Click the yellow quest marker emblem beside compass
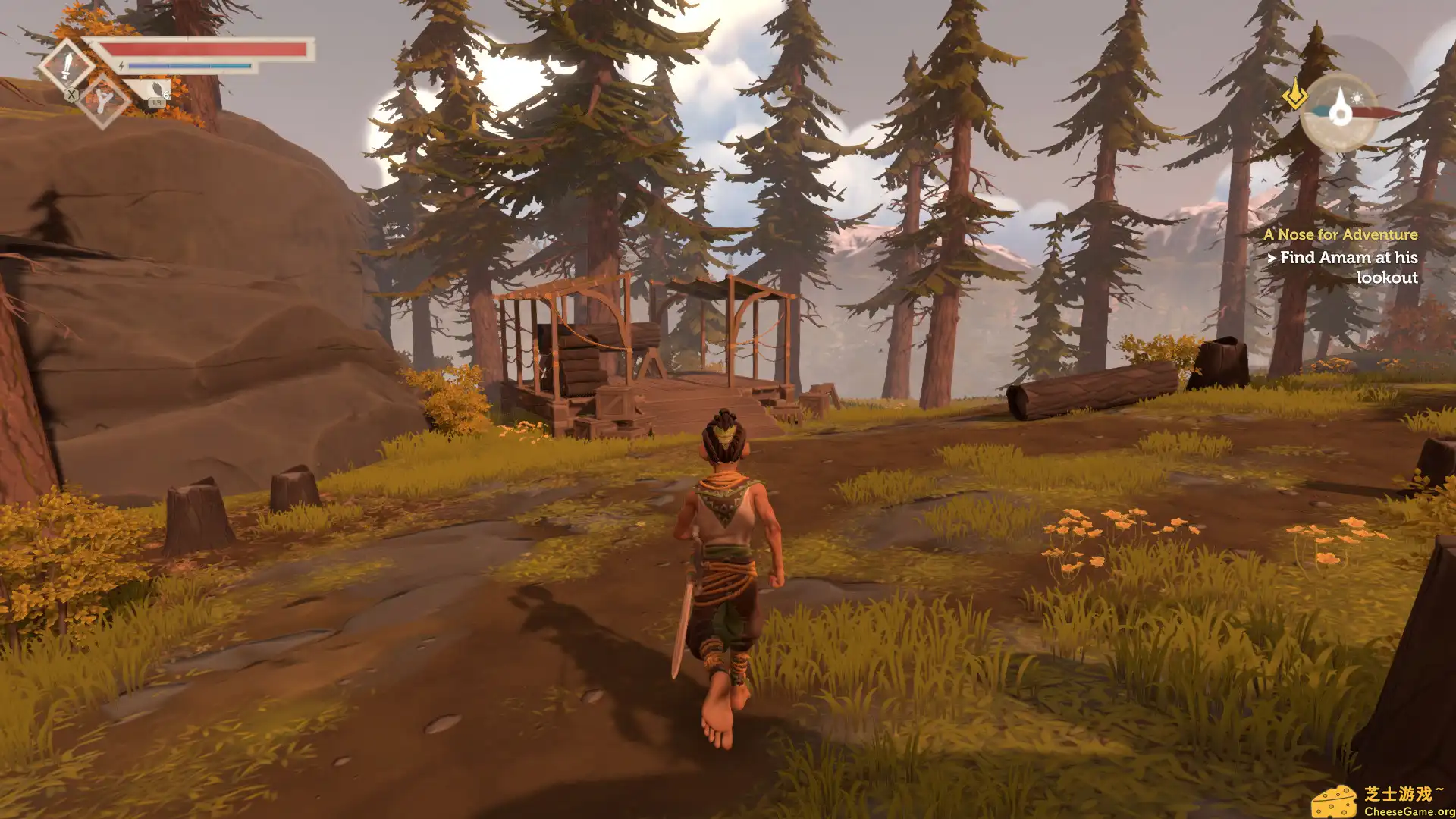This screenshot has width=1456, height=819. (1295, 96)
